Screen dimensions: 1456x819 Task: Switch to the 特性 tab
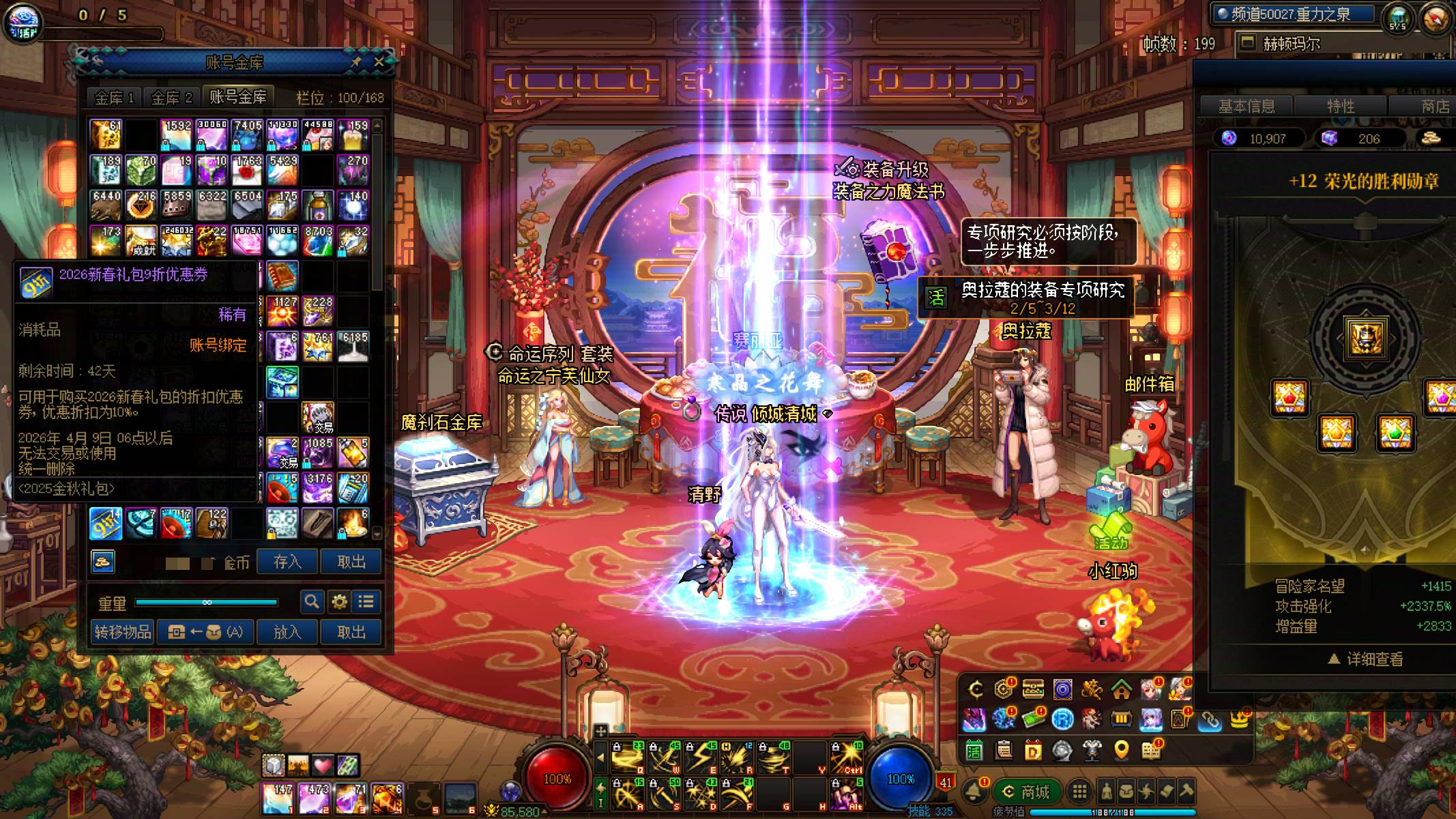tap(1340, 106)
